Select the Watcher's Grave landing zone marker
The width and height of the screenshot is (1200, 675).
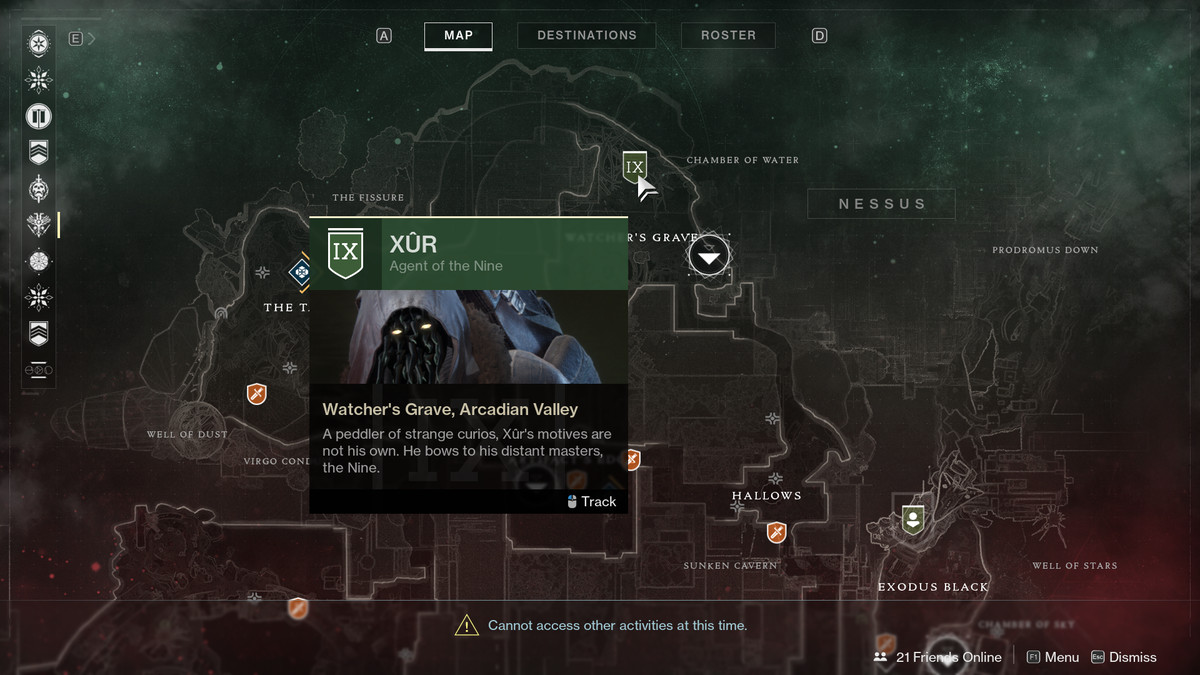point(709,257)
